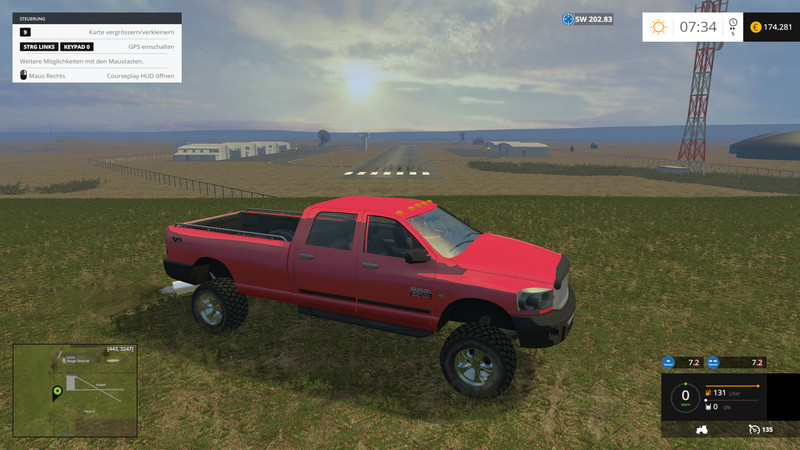
Task: Click the blue GPS compass icon
Action: pos(568,19)
